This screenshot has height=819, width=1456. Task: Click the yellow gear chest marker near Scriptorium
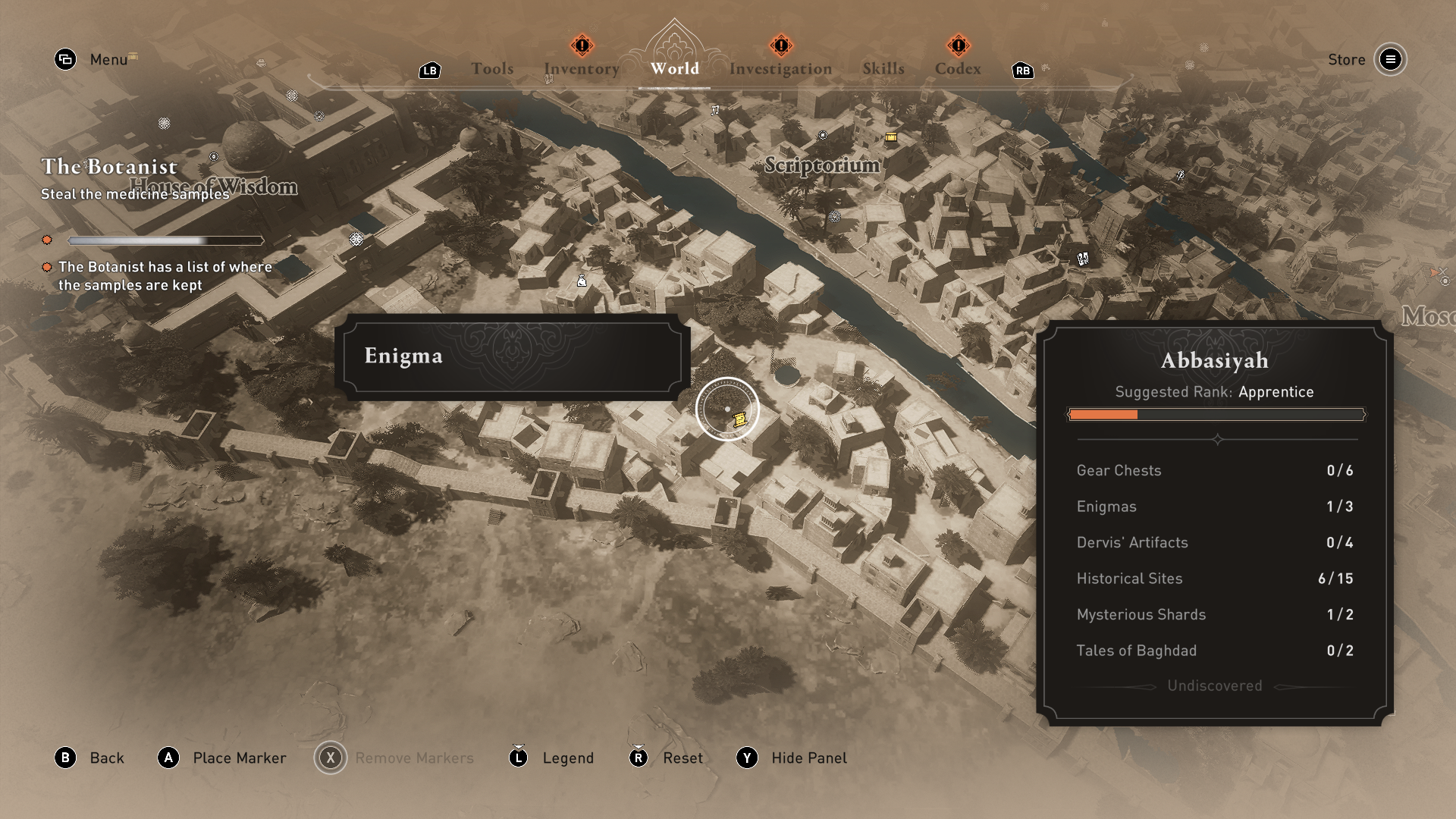pyautogui.click(x=891, y=137)
